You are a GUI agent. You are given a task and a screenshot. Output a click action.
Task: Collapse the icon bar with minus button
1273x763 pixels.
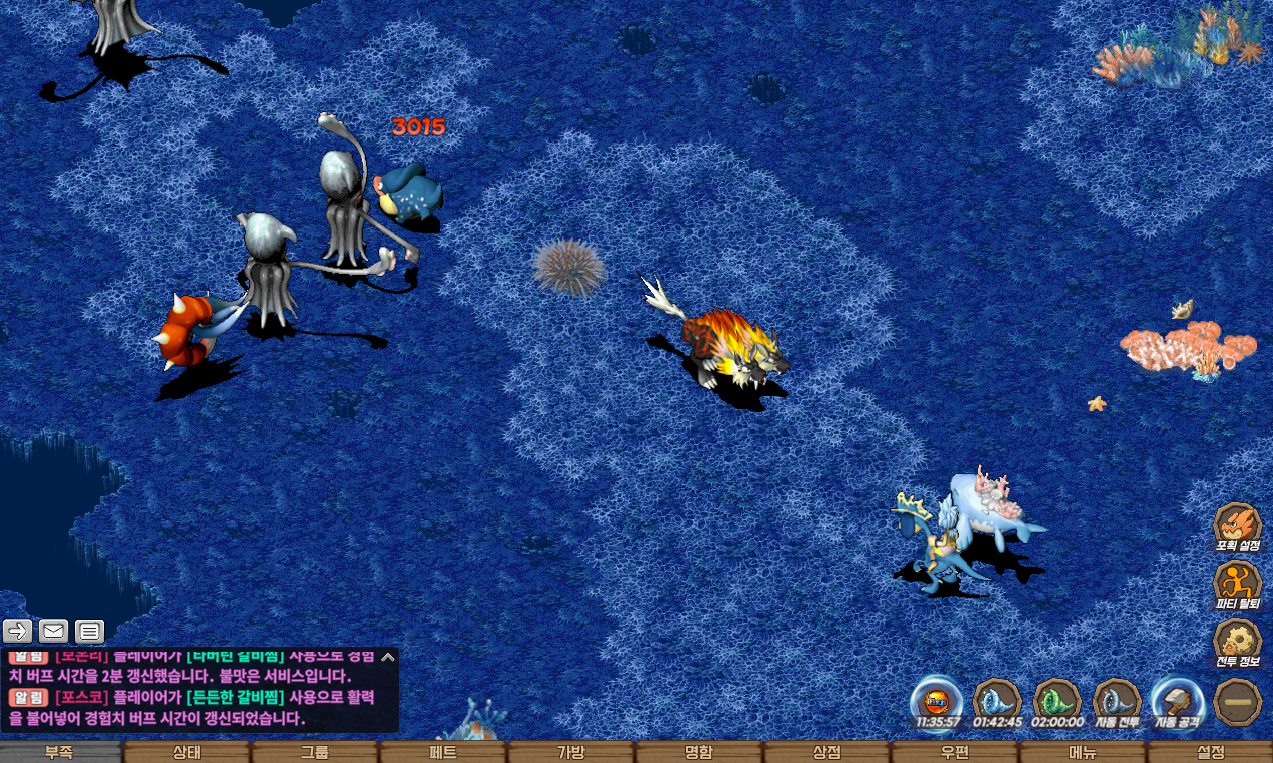tap(1237, 702)
